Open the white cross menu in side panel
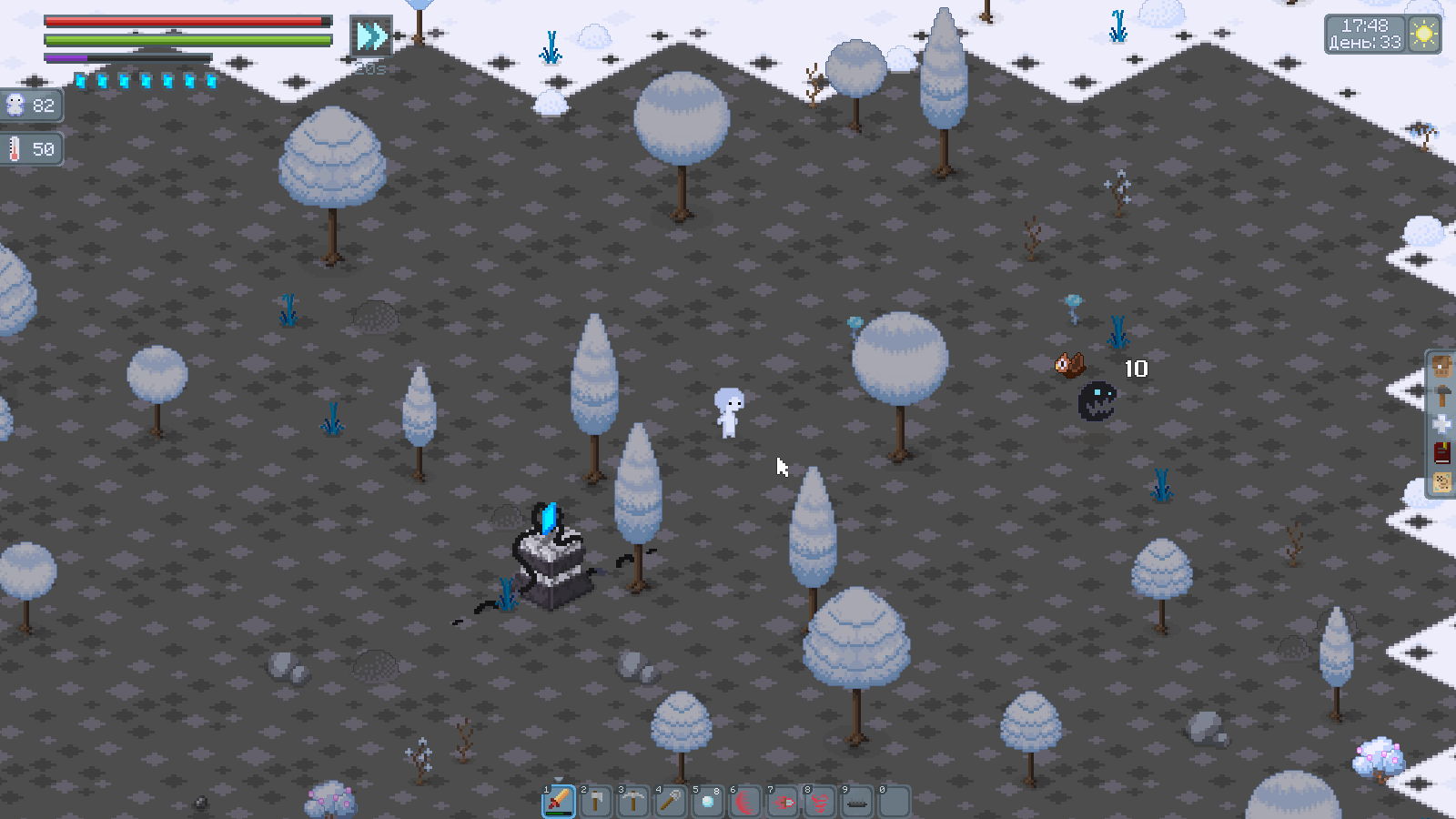The image size is (1456, 819). (x=1442, y=424)
